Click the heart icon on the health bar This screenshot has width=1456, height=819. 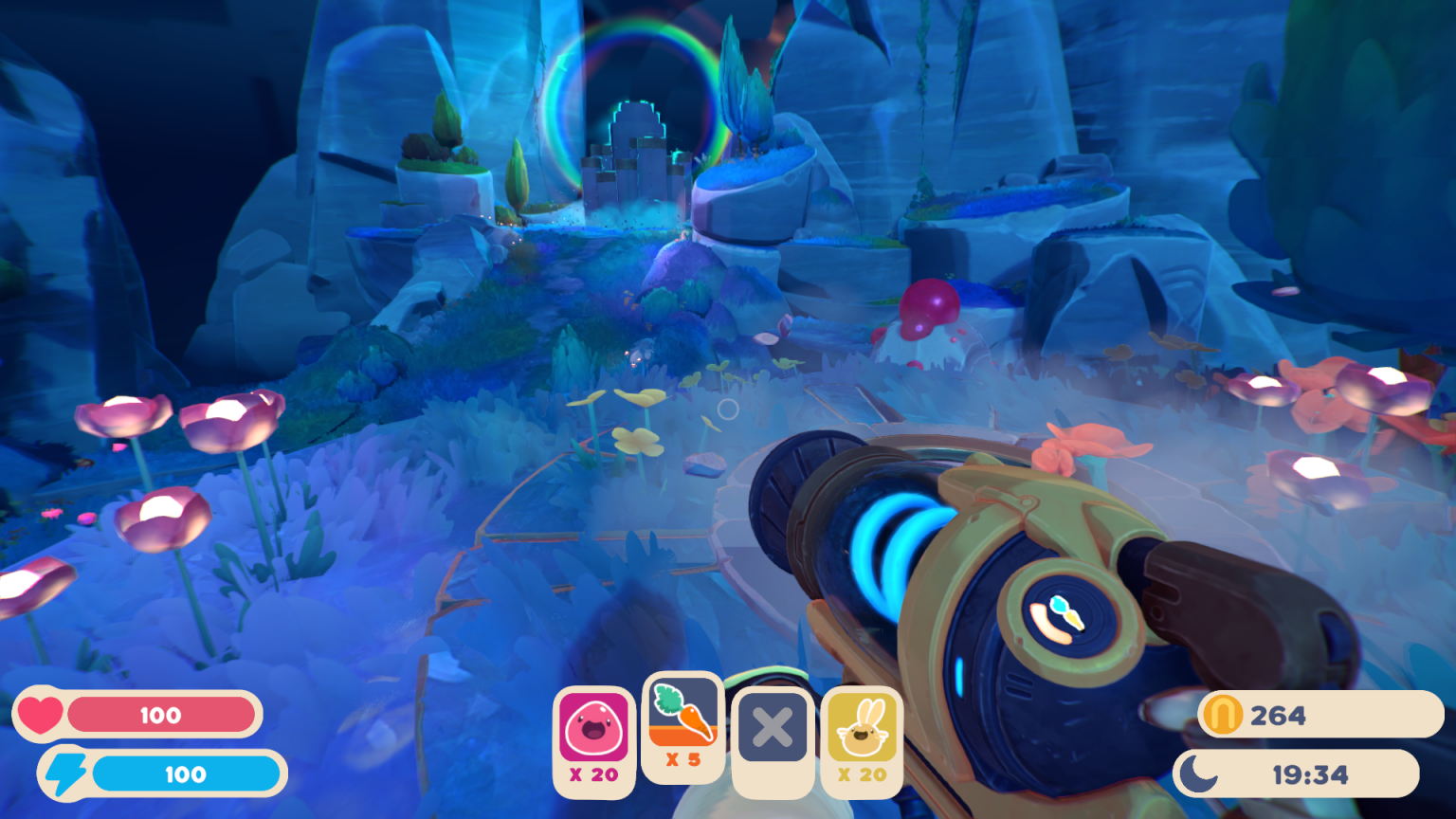(42, 716)
